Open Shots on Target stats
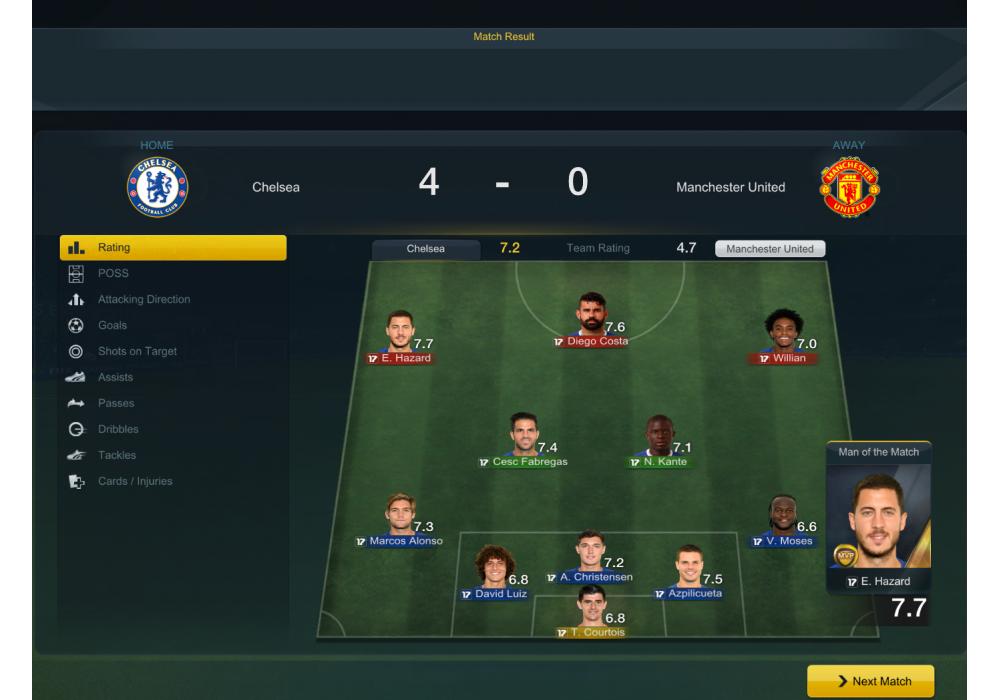 tap(136, 351)
